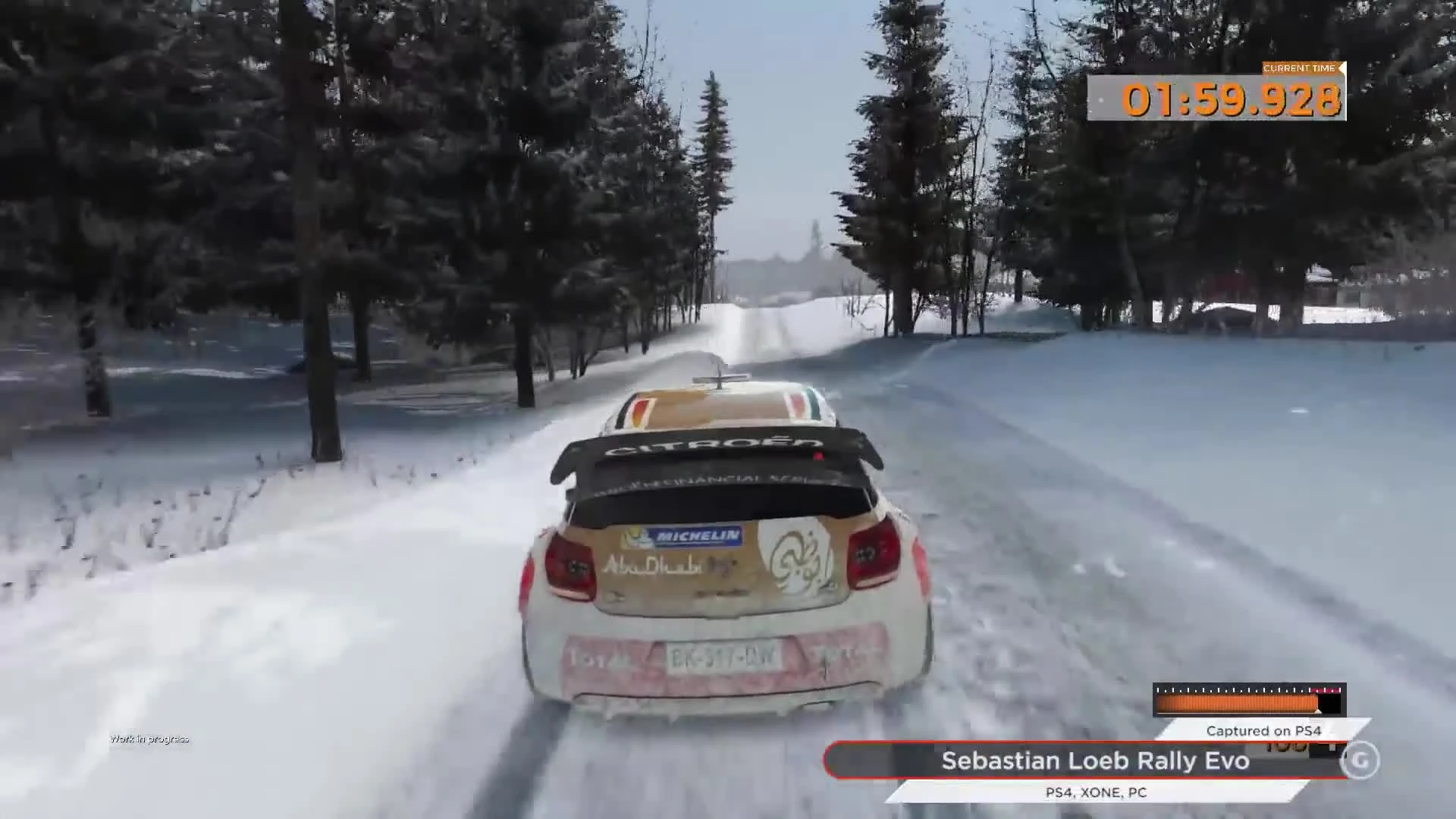1456x819 pixels.
Task: Click the orange CURRENT TIME badge
Action: tap(1298, 67)
